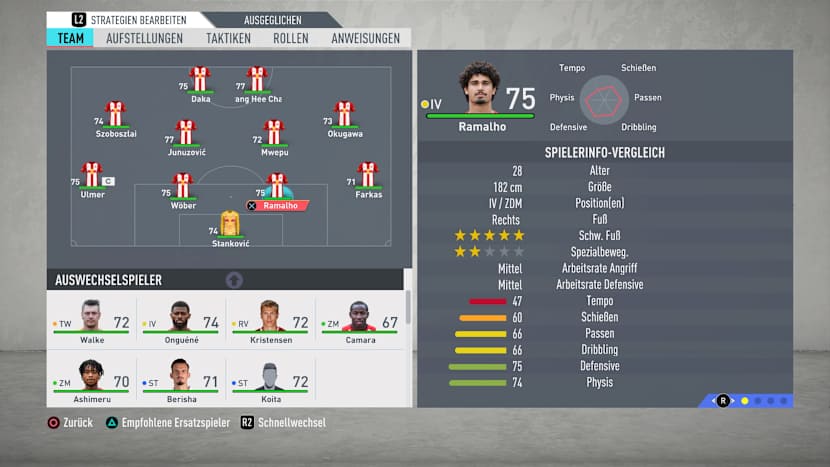Select substitute goalkeeper Walke
The width and height of the screenshot is (830, 467).
92,322
